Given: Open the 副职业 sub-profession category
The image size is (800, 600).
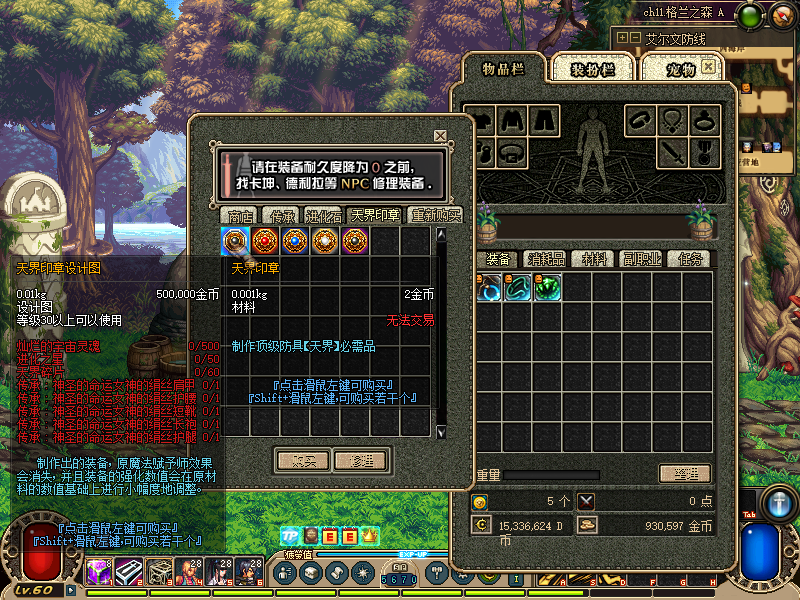Looking at the screenshot, I should [642, 259].
